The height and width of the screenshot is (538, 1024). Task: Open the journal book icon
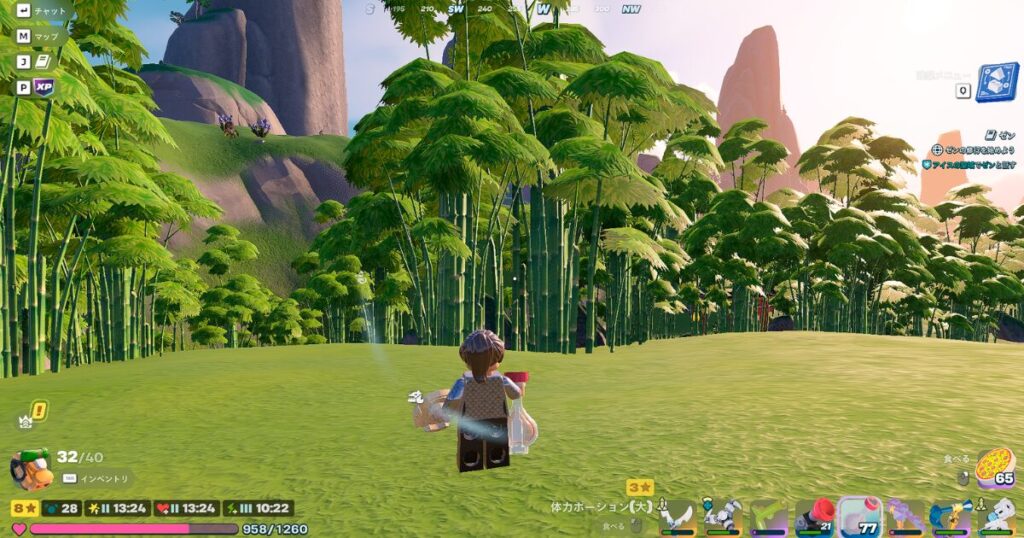click(43, 62)
